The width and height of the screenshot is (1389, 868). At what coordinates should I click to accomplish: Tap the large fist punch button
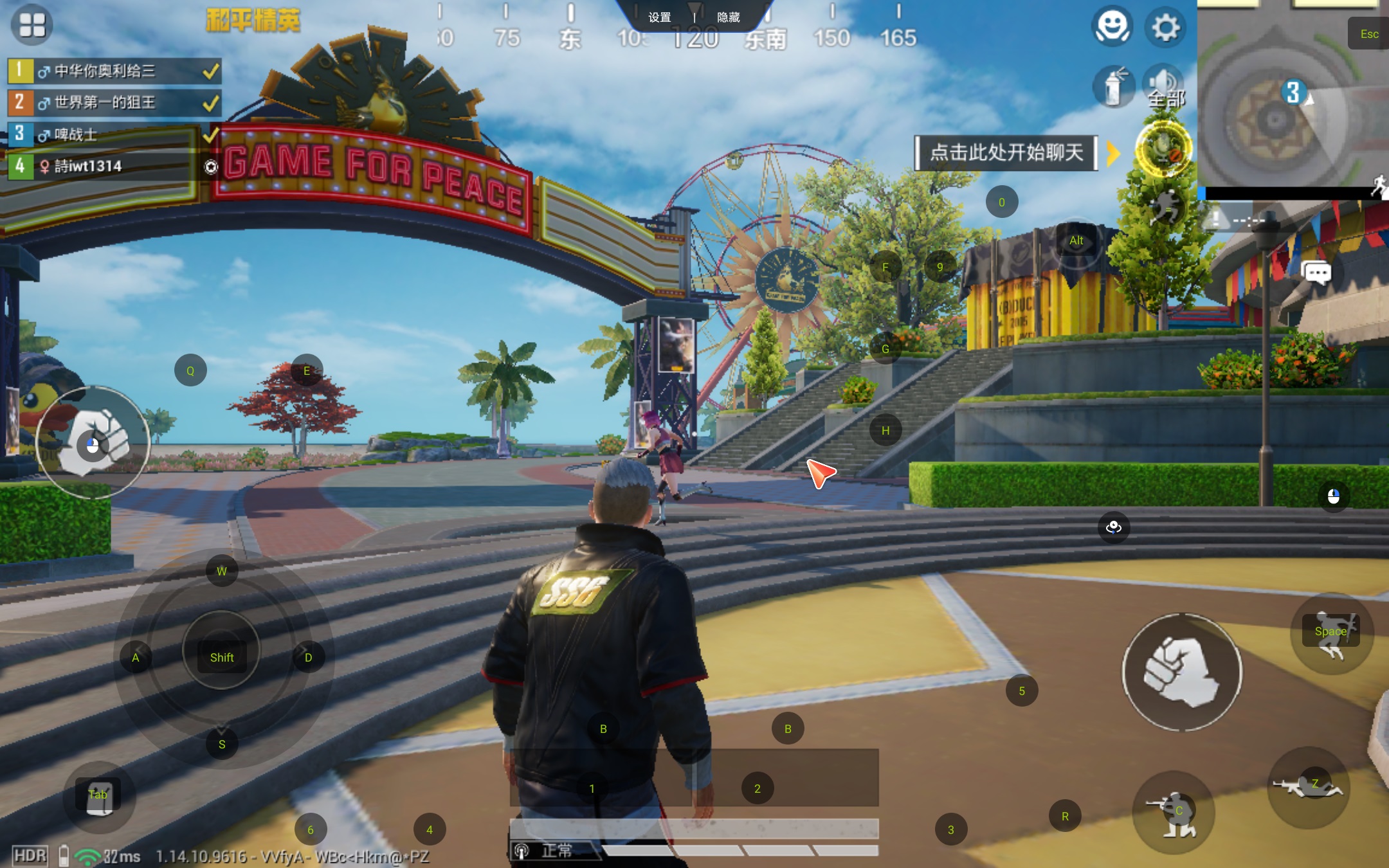point(1182,672)
